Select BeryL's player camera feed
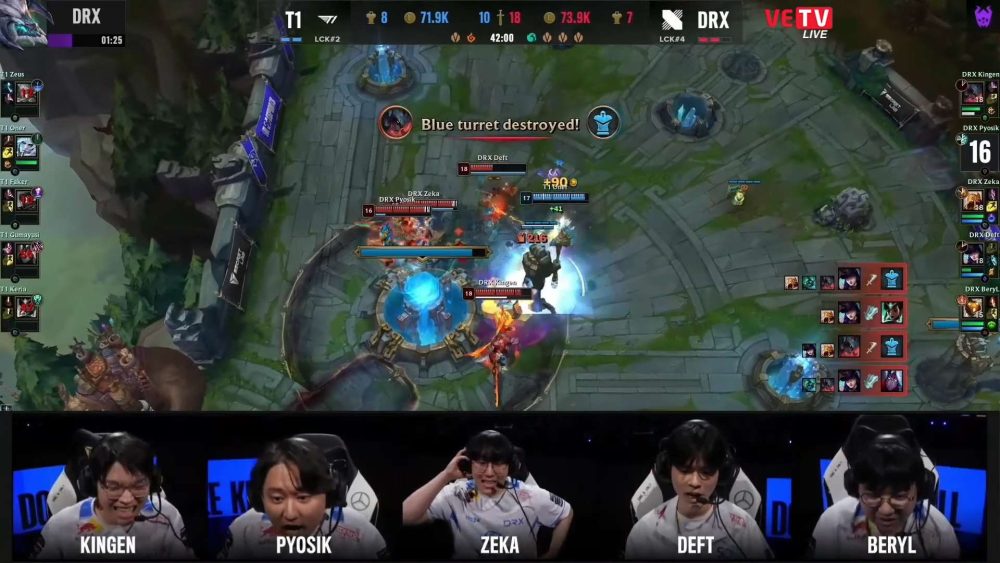1000x563 pixels. (x=886, y=490)
